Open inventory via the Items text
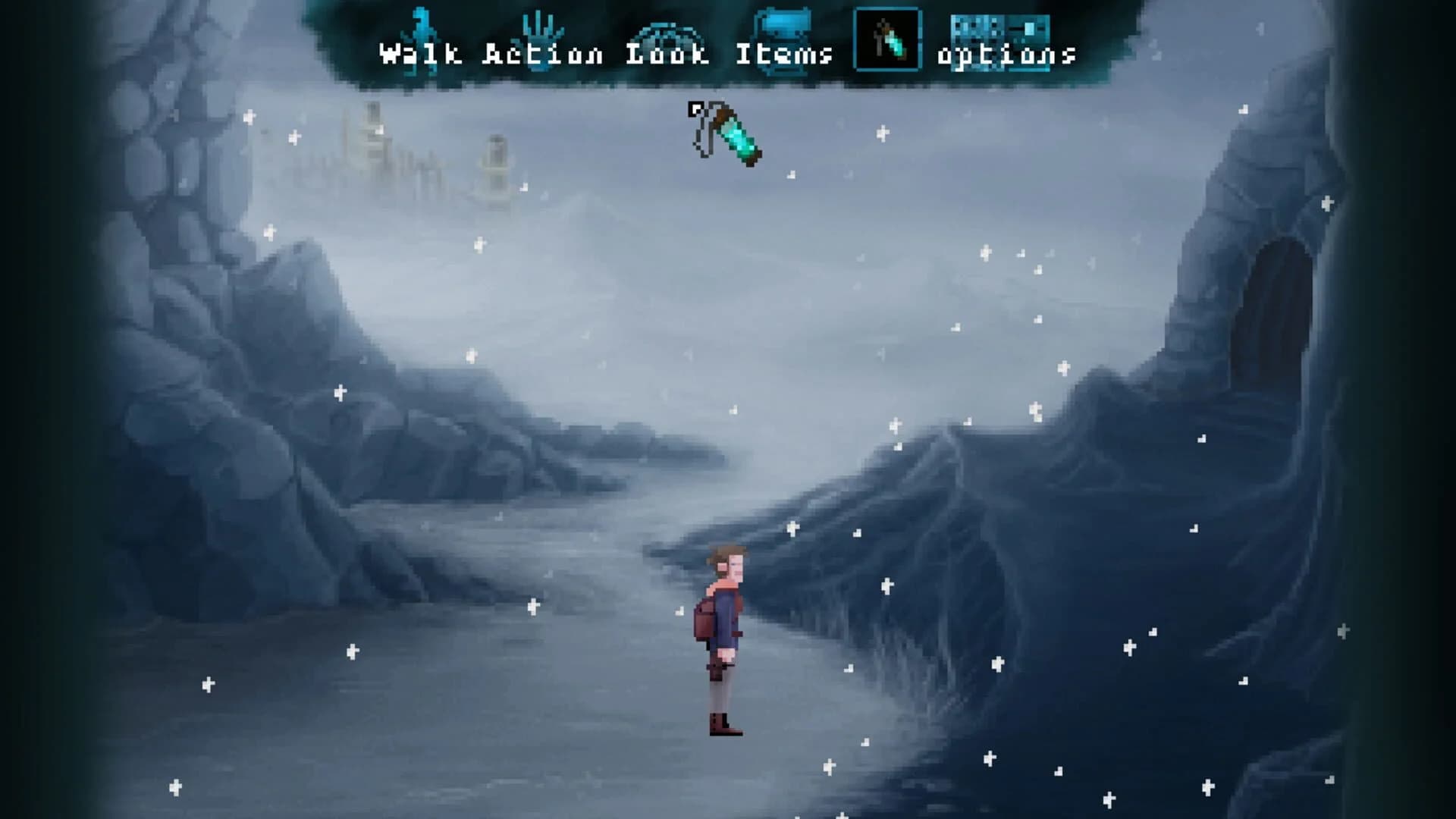 click(x=785, y=55)
